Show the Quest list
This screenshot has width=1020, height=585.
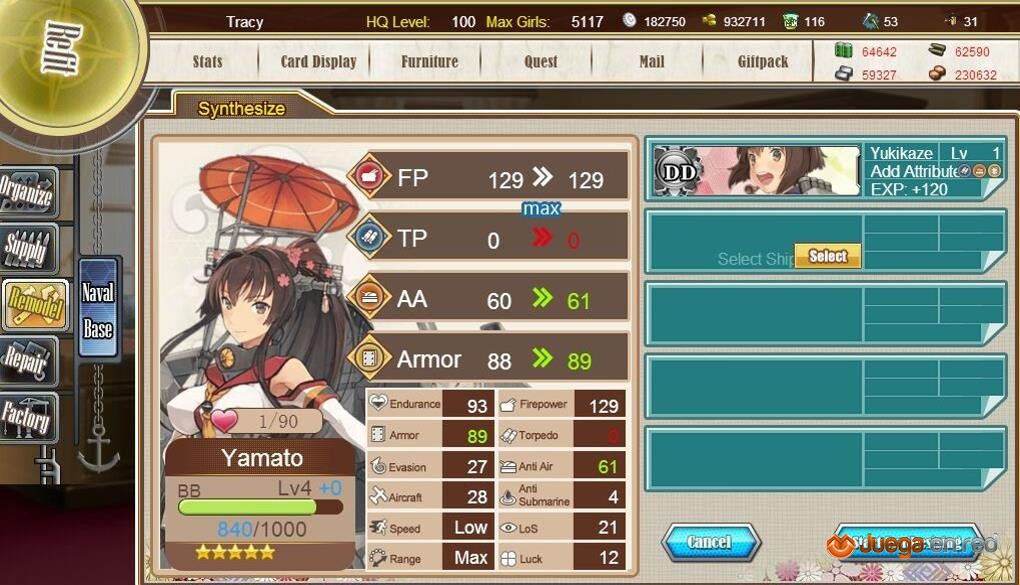click(541, 61)
